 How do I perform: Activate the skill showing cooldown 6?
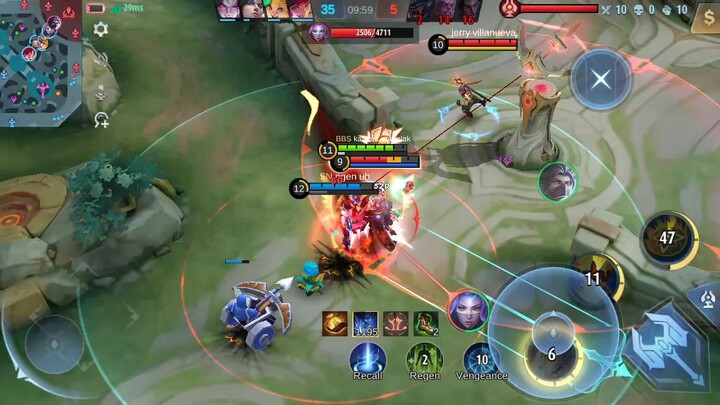(550, 354)
